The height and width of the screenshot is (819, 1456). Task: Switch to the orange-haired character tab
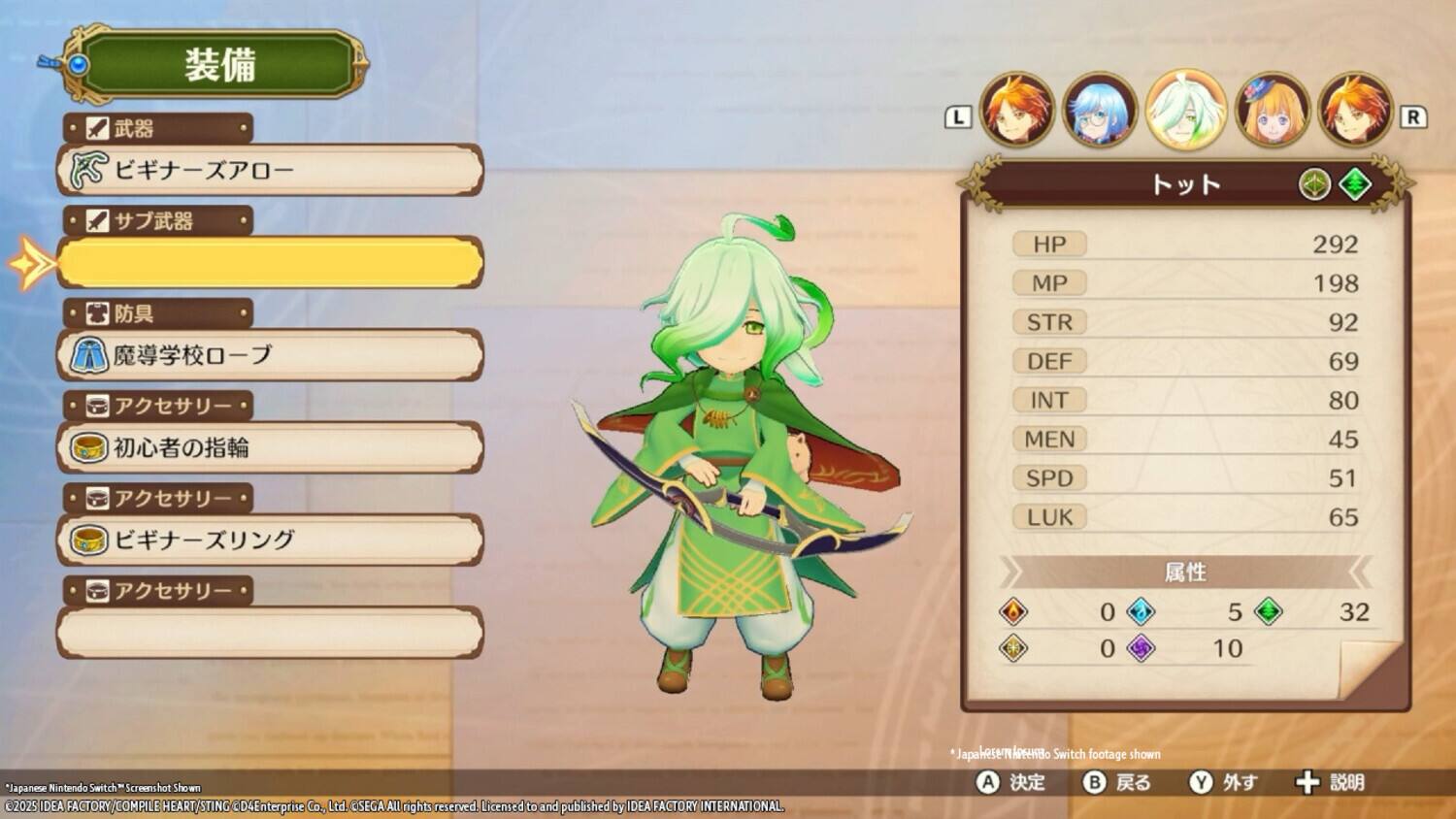click(x=1017, y=110)
